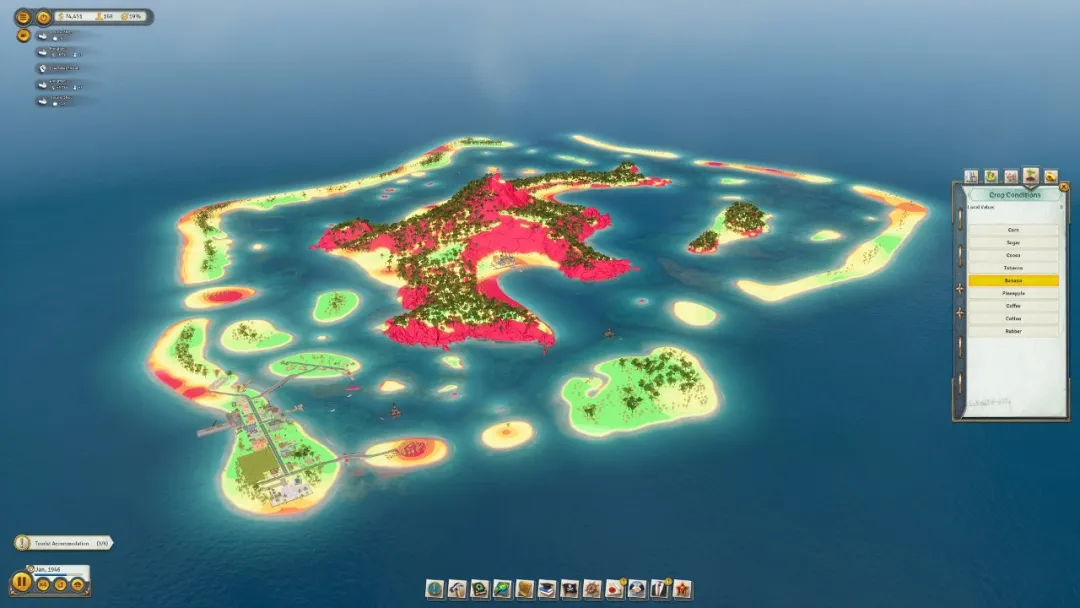Image resolution: width=1080 pixels, height=608 pixels.
Task: Click the highlighted Banana entry
Action: pyautogui.click(x=1013, y=281)
